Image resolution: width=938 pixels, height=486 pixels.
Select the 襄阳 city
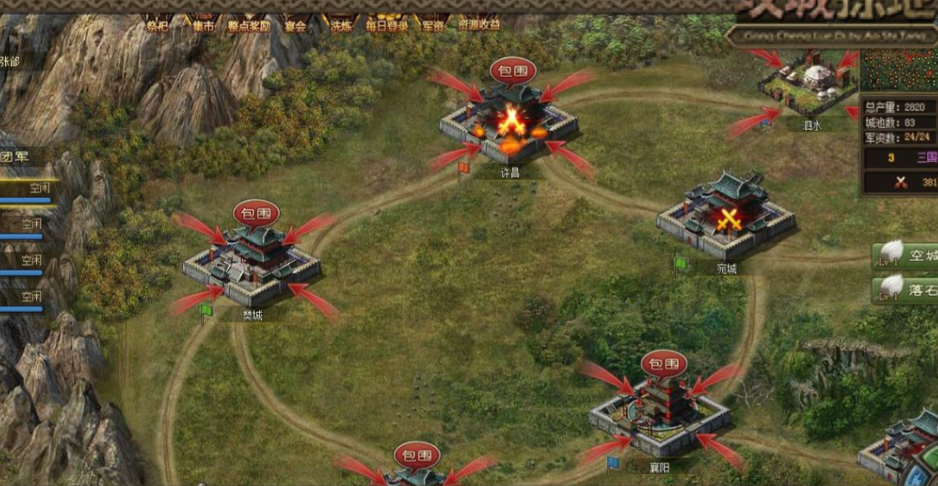tap(660, 410)
